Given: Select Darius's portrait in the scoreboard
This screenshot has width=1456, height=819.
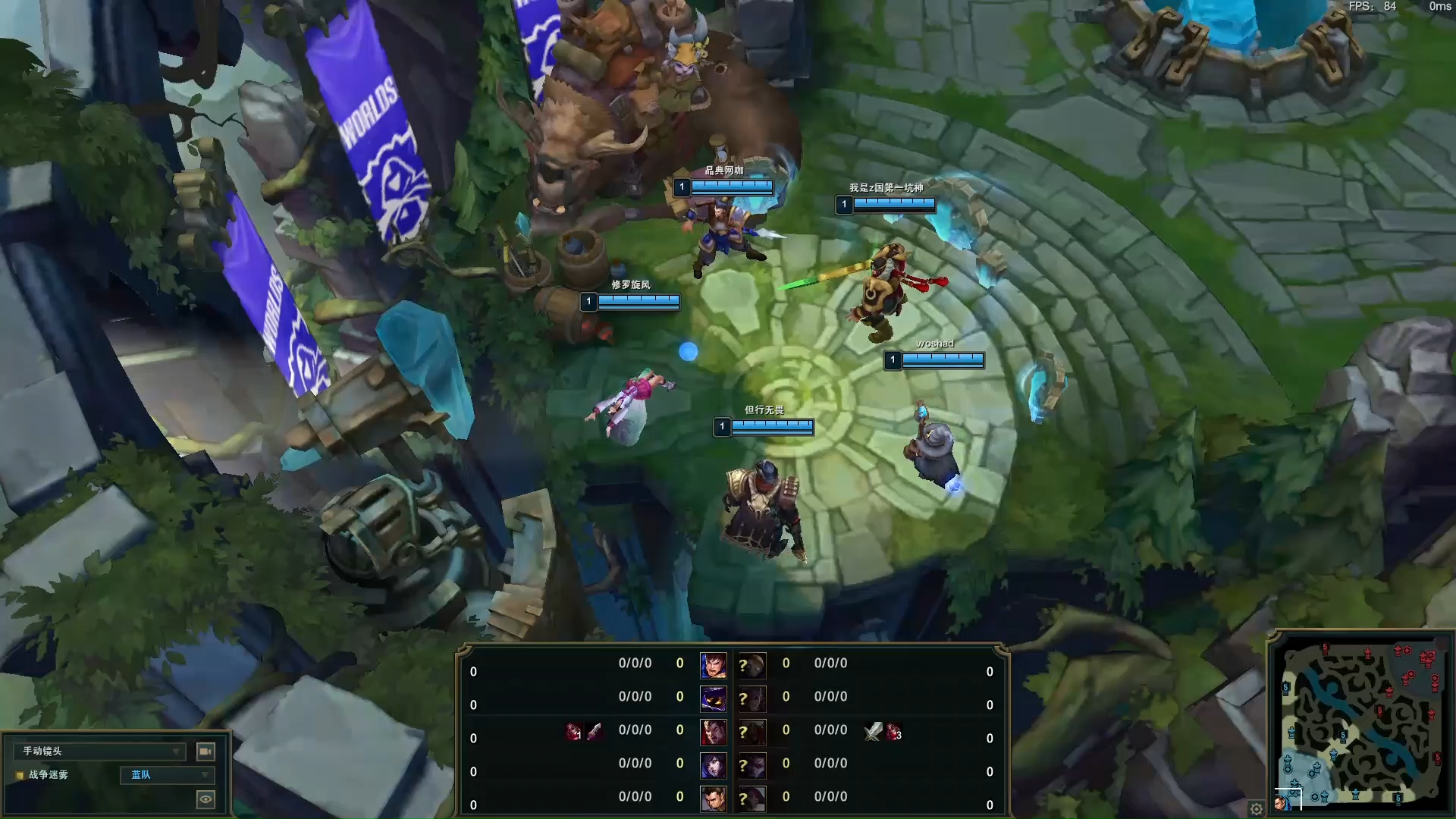Looking at the screenshot, I should click(x=713, y=732).
